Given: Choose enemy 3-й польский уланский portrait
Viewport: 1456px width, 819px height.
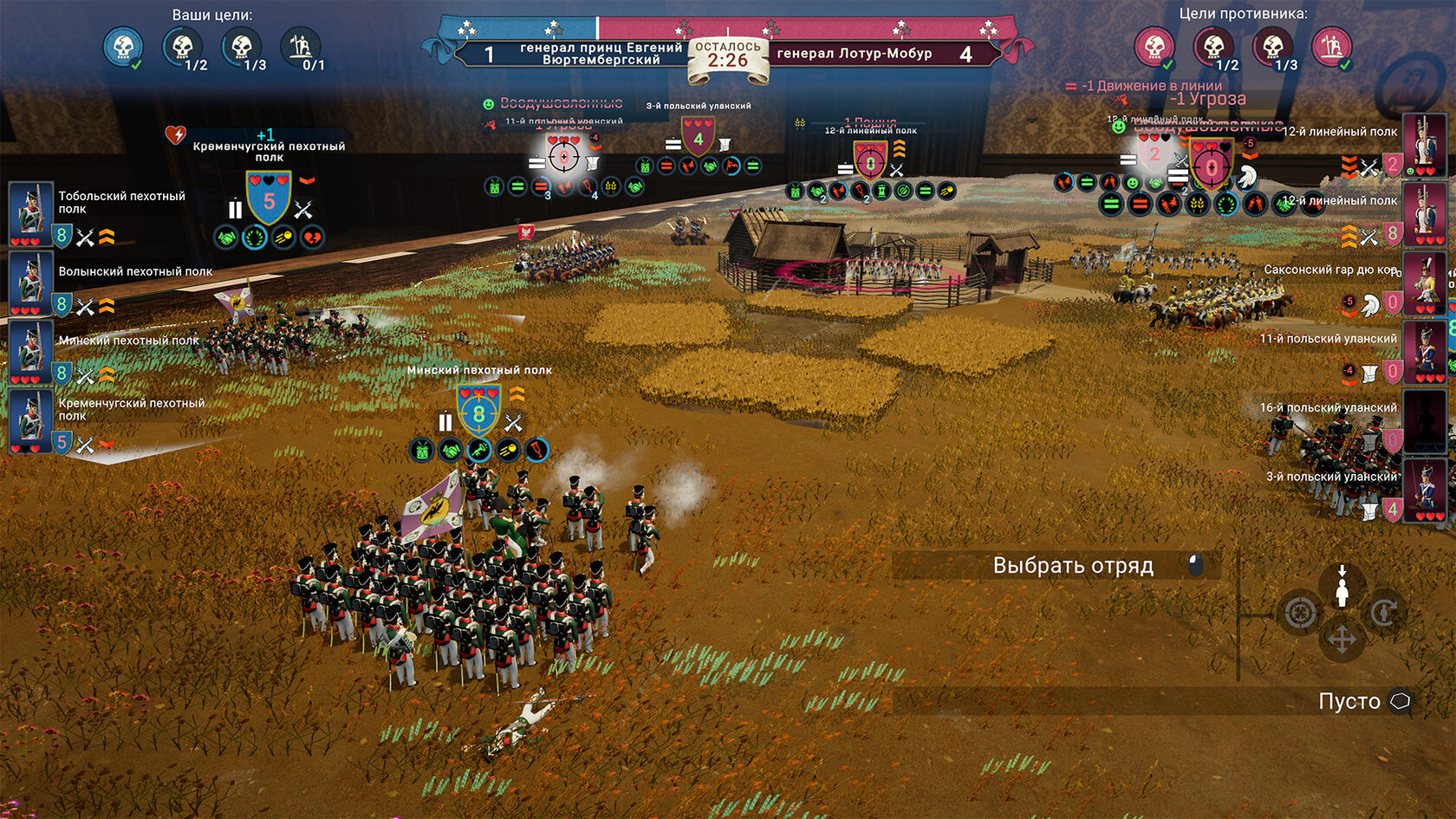Looking at the screenshot, I should point(1424,490).
